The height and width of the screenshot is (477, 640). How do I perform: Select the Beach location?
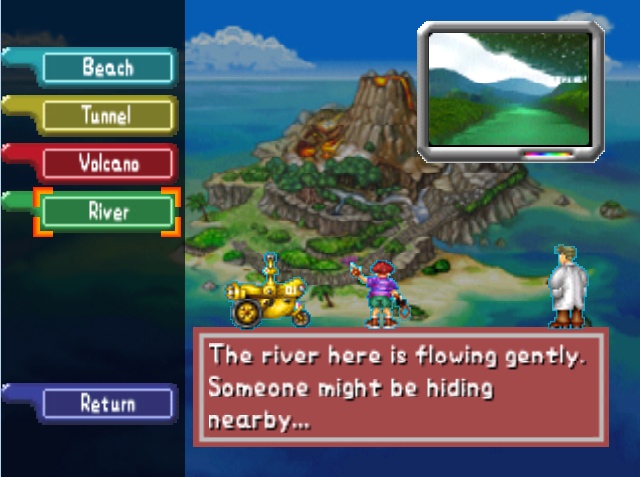pyautogui.click(x=108, y=68)
